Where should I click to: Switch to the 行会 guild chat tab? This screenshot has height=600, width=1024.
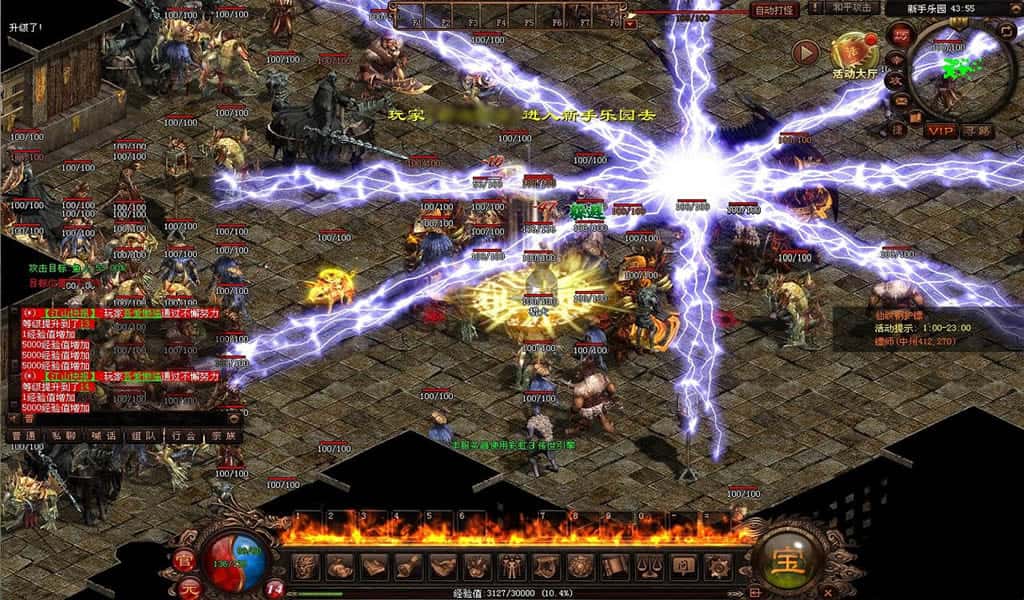(x=183, y=436)
